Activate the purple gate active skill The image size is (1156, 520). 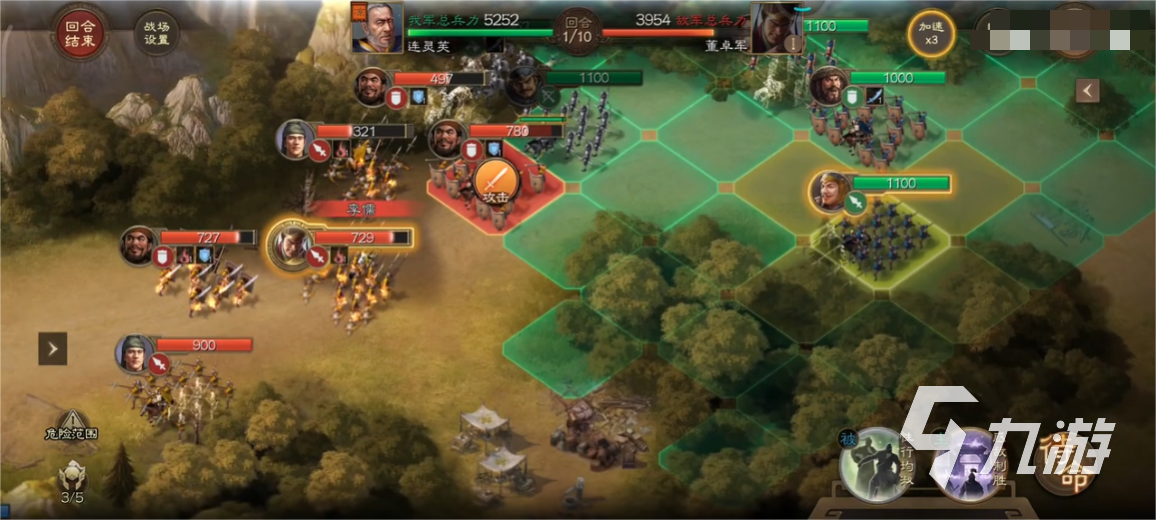[966, 463]
